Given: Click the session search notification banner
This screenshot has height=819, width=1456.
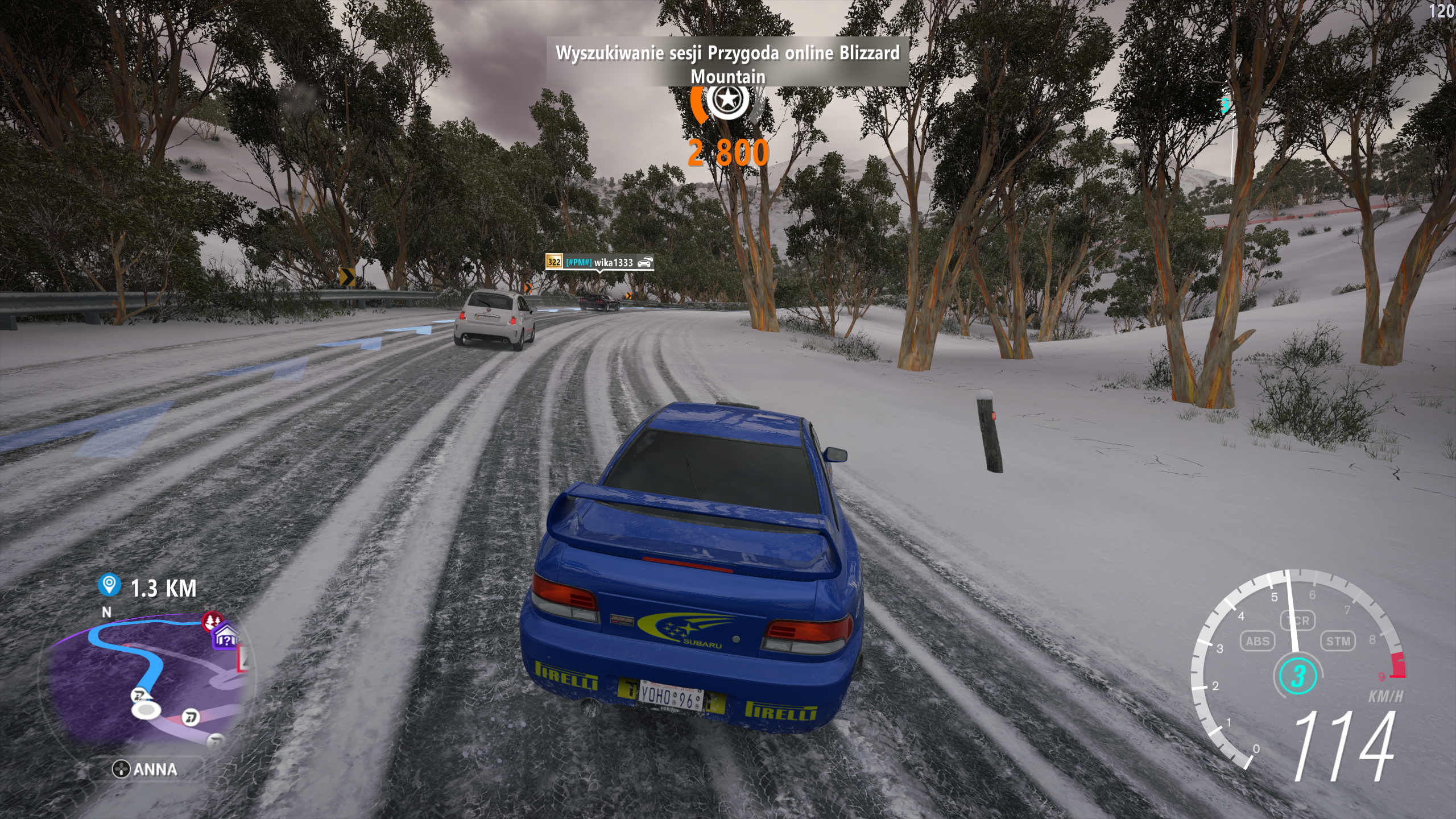Looking at the screenshot, I should click(727, 61).
